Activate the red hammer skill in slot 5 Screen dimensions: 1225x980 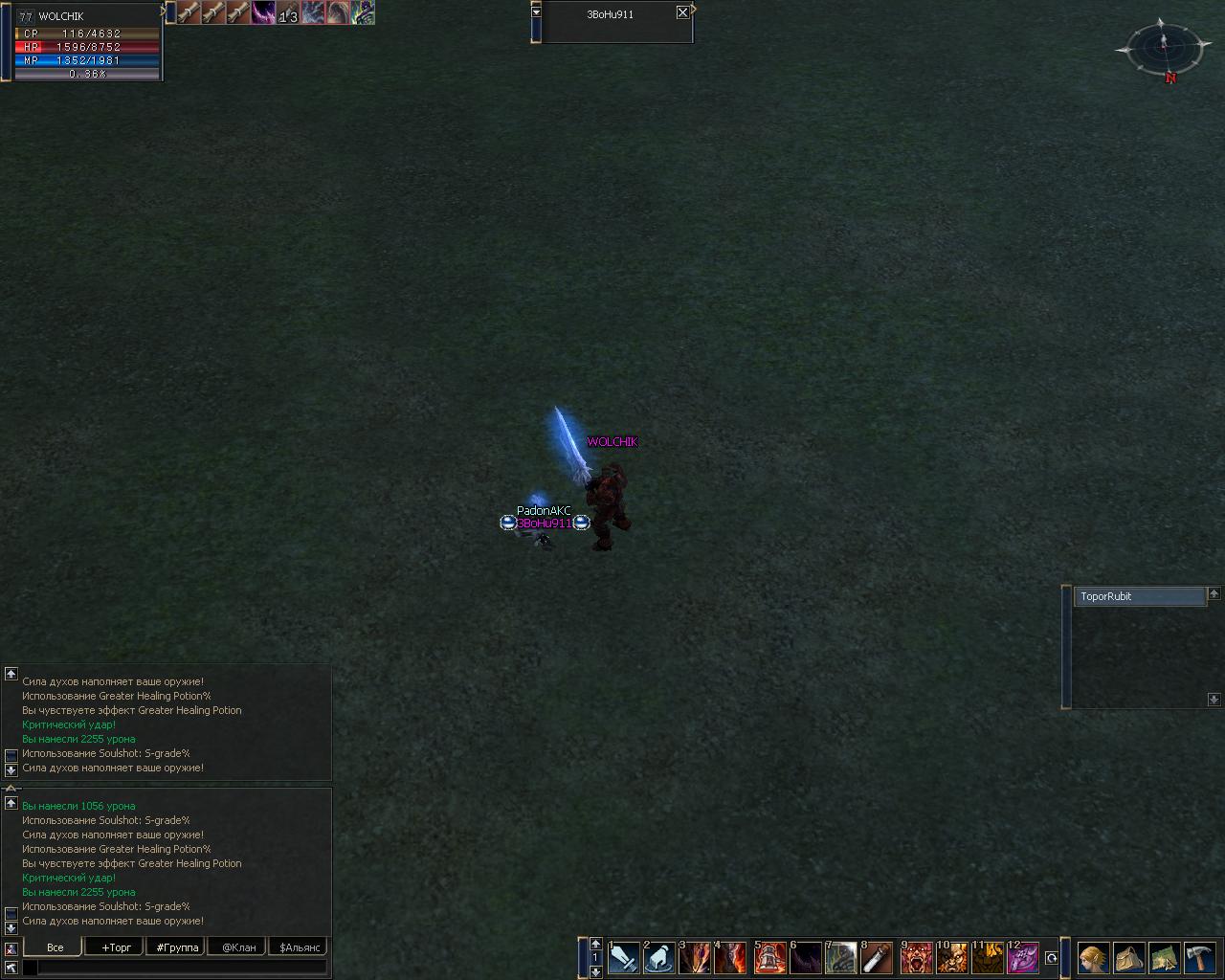click(x=769, y=958)
